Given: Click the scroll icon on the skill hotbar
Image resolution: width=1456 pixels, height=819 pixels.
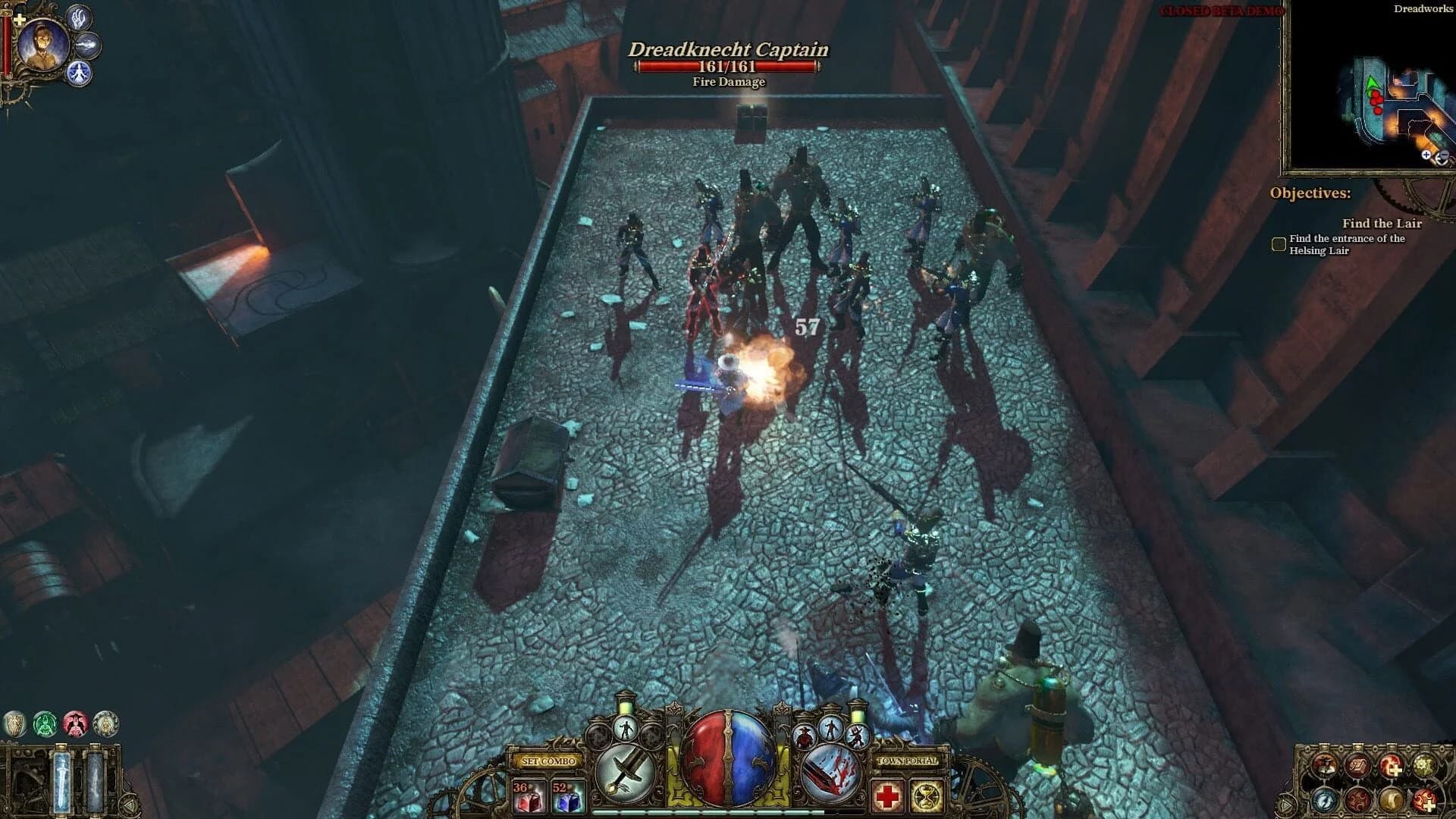Looking at the screenshot, I should [x=1358, y=764].
